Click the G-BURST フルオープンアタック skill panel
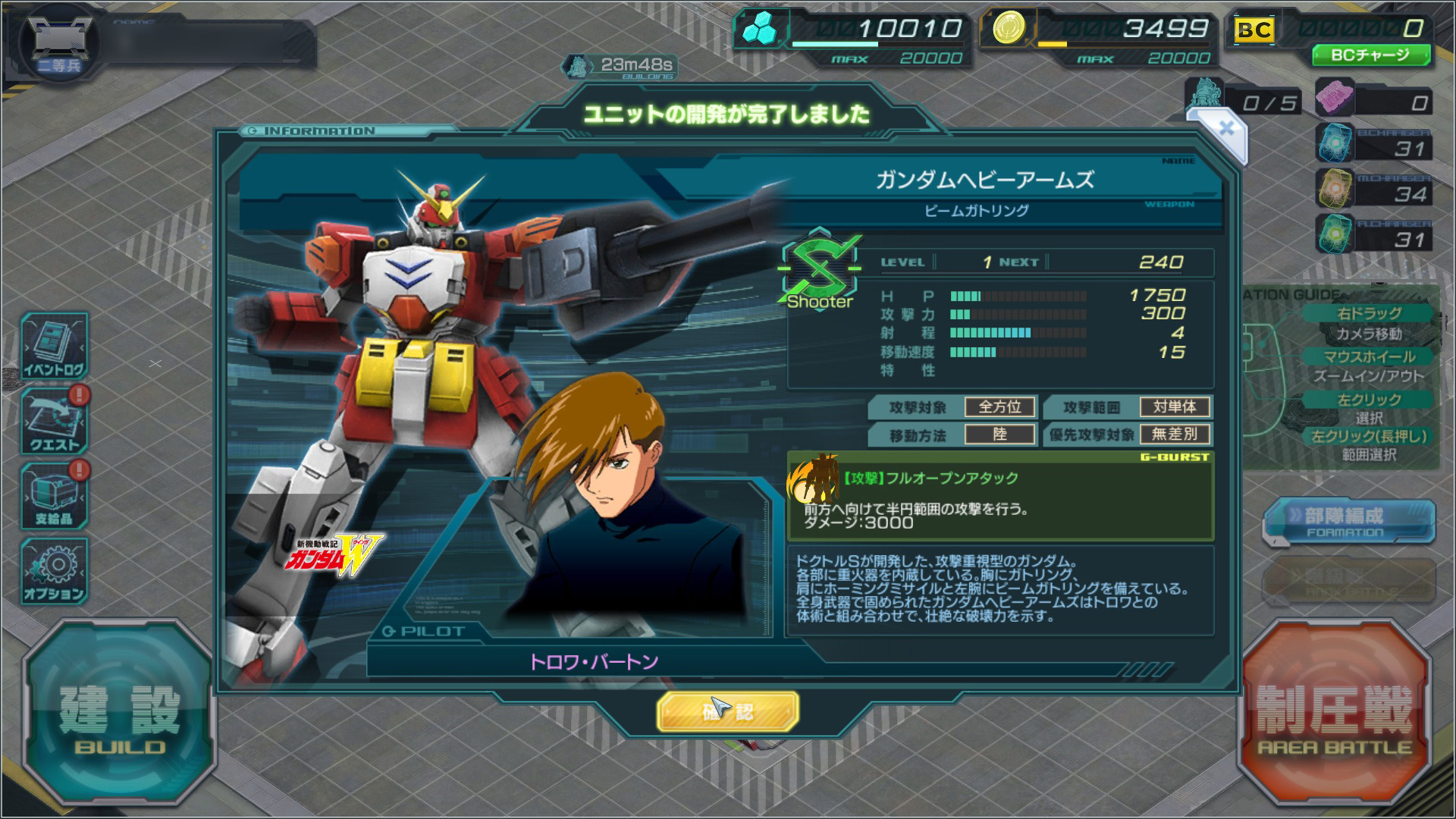 click(x=1000, y=497)
